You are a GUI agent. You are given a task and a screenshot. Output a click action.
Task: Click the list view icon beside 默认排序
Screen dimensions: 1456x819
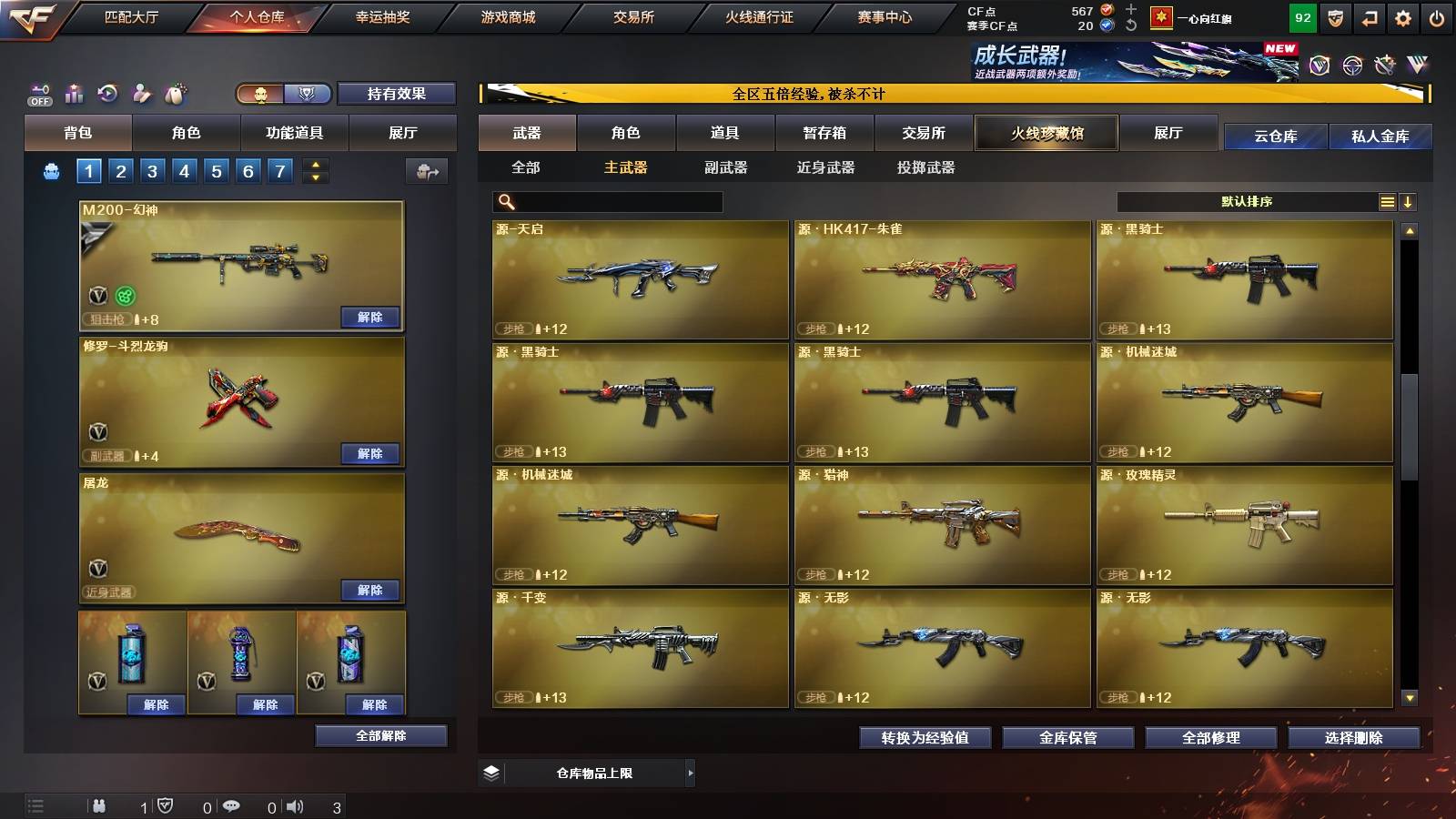pyautogui.click(x=1387, y=201)
